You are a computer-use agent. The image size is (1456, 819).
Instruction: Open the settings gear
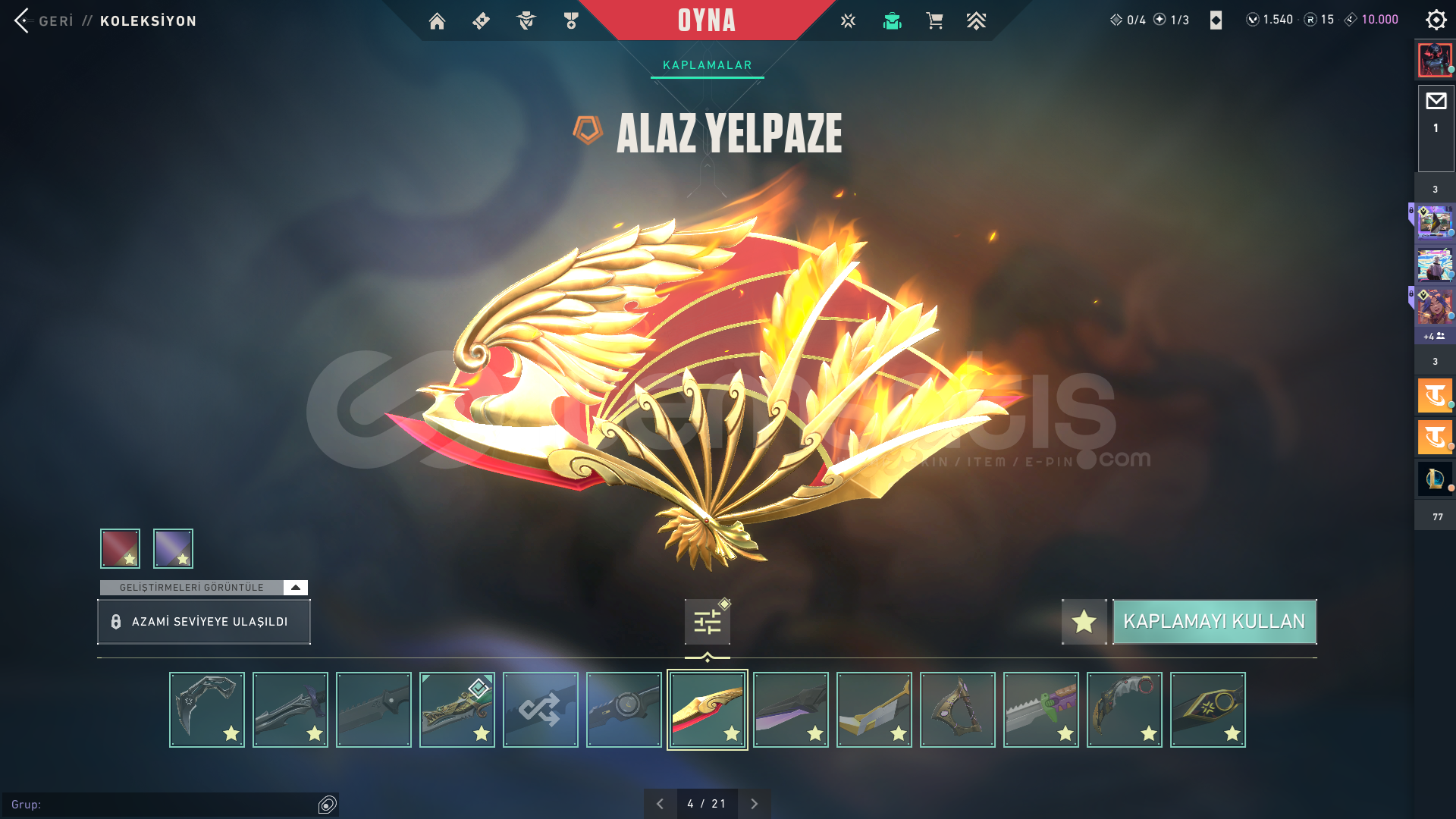(x=1436, y=19)
